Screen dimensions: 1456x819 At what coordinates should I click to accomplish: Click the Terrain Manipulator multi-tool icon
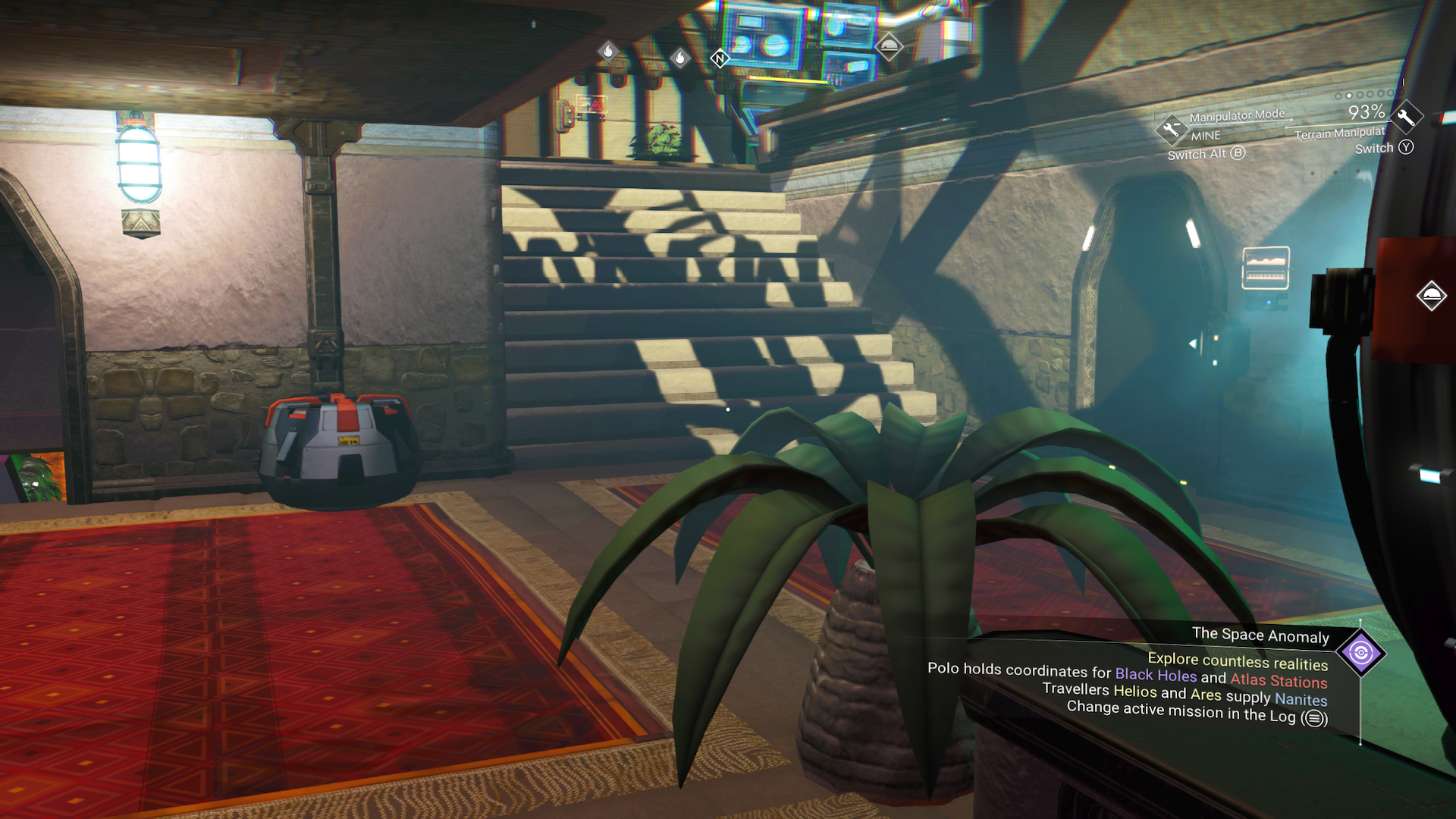pyautogui.click(x=1407, y=118)
